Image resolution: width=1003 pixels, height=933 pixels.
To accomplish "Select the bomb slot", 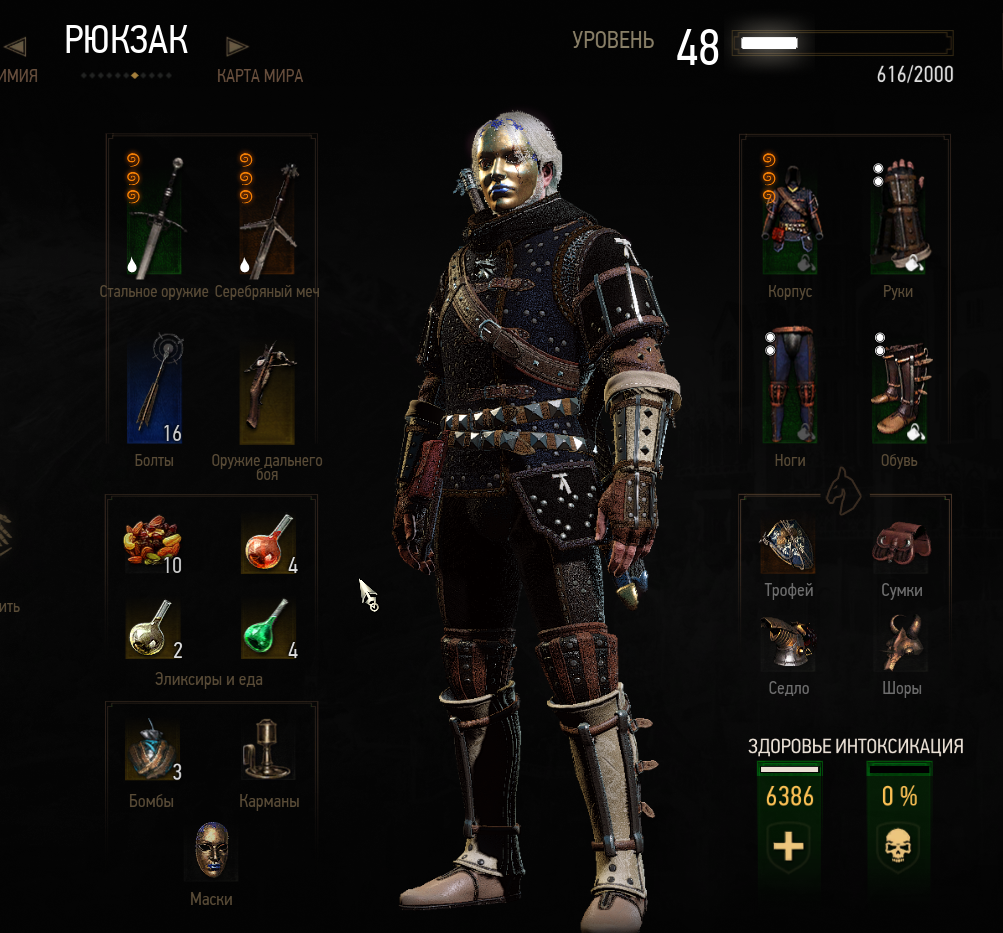I will pos(153,750).
